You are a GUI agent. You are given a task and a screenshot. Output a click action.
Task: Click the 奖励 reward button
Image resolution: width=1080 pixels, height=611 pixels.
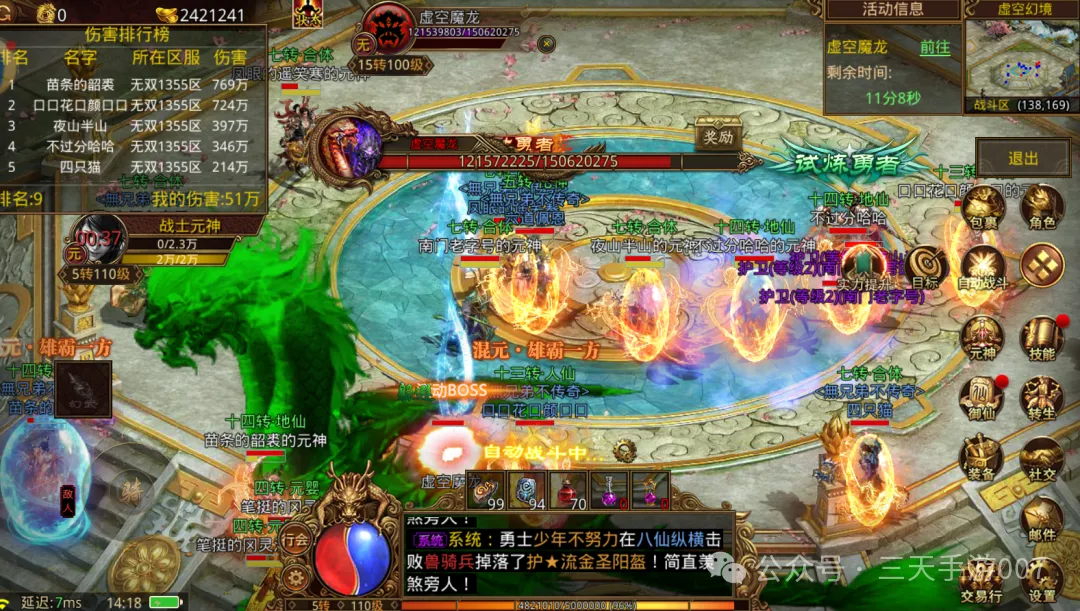click(716, 136)
